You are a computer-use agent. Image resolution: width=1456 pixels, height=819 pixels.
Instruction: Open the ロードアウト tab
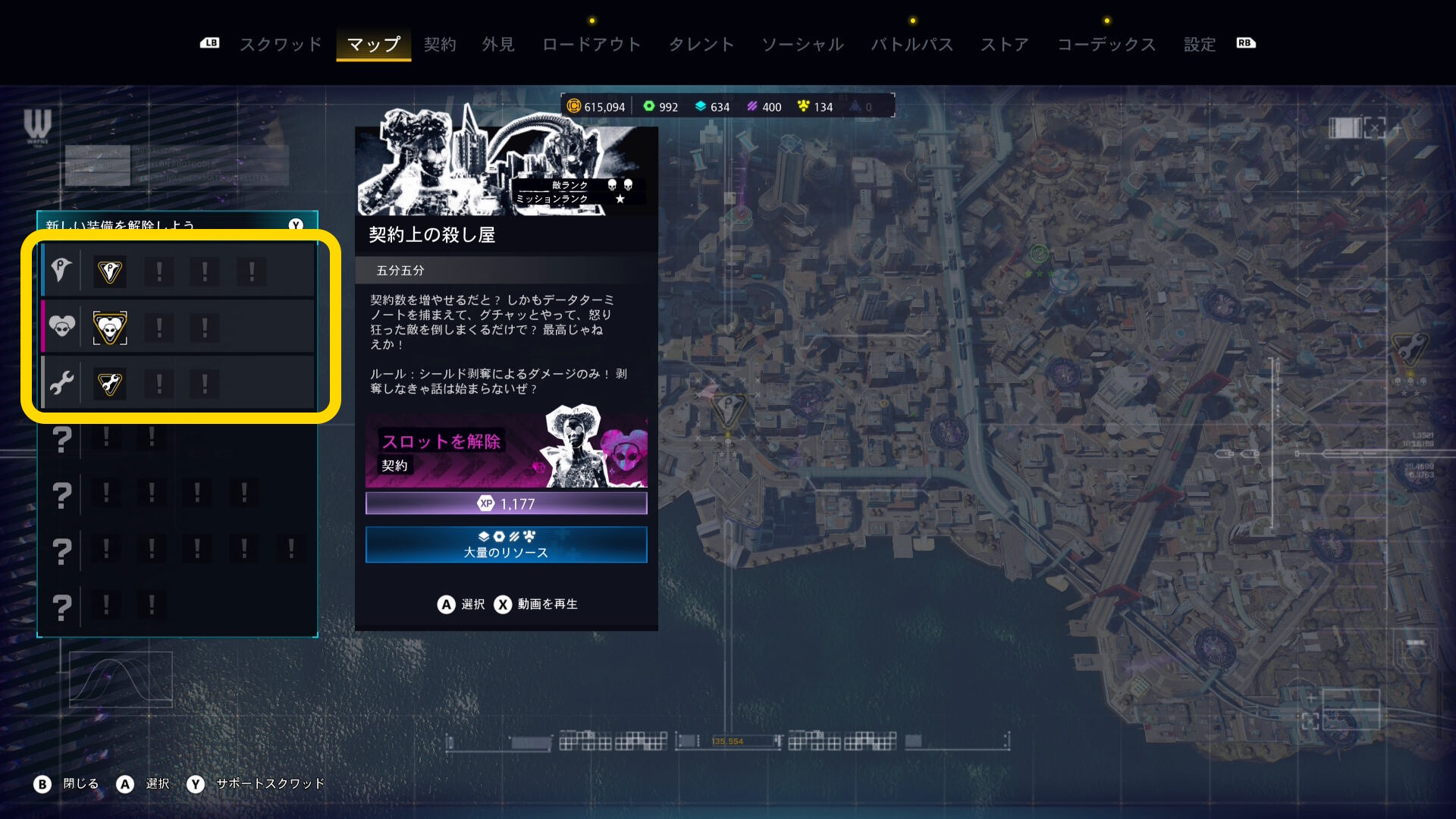pos(591,44)
